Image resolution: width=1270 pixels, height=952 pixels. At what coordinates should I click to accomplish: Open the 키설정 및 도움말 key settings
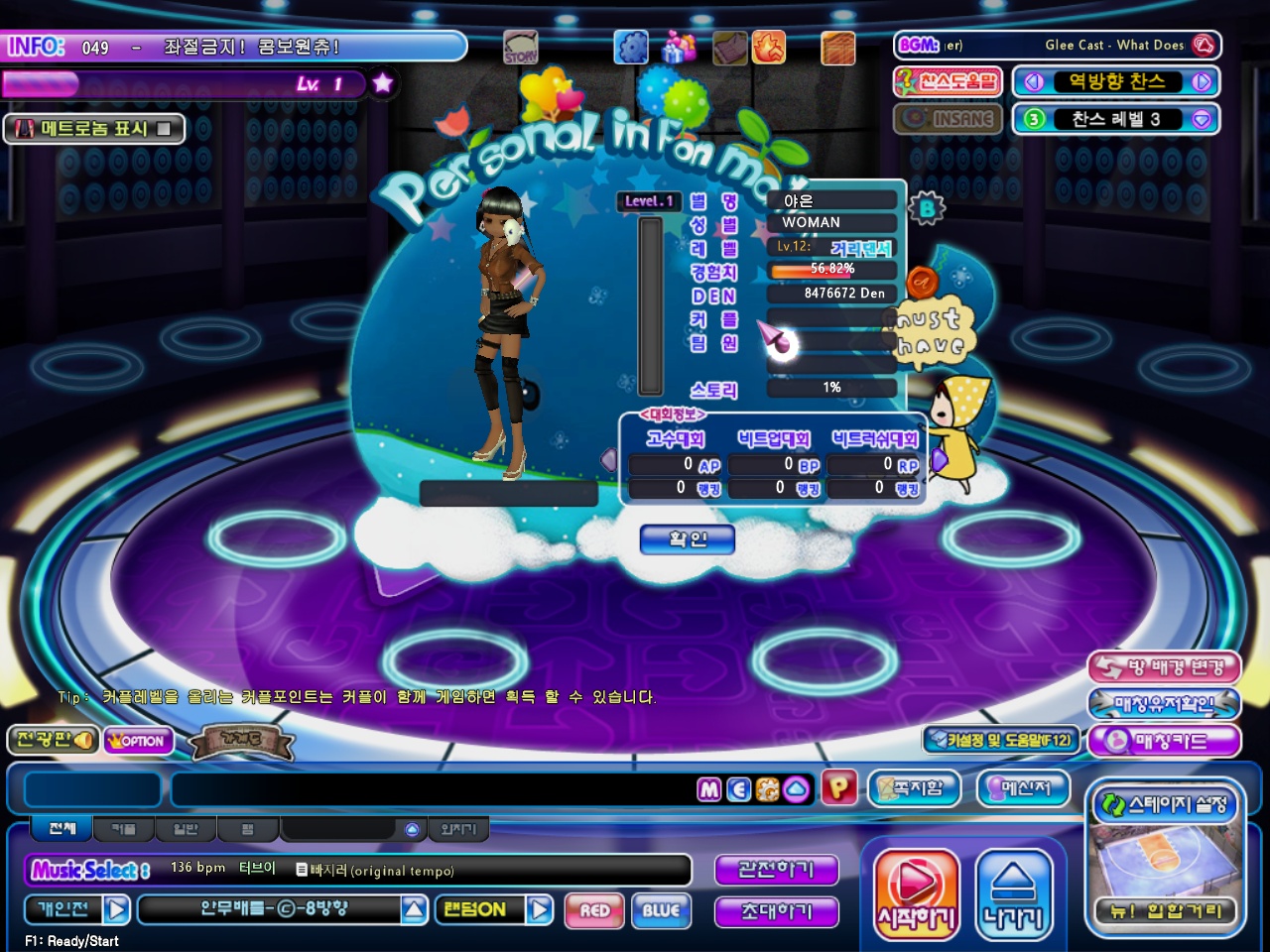pyautogui.click(x=1001, y=740)
